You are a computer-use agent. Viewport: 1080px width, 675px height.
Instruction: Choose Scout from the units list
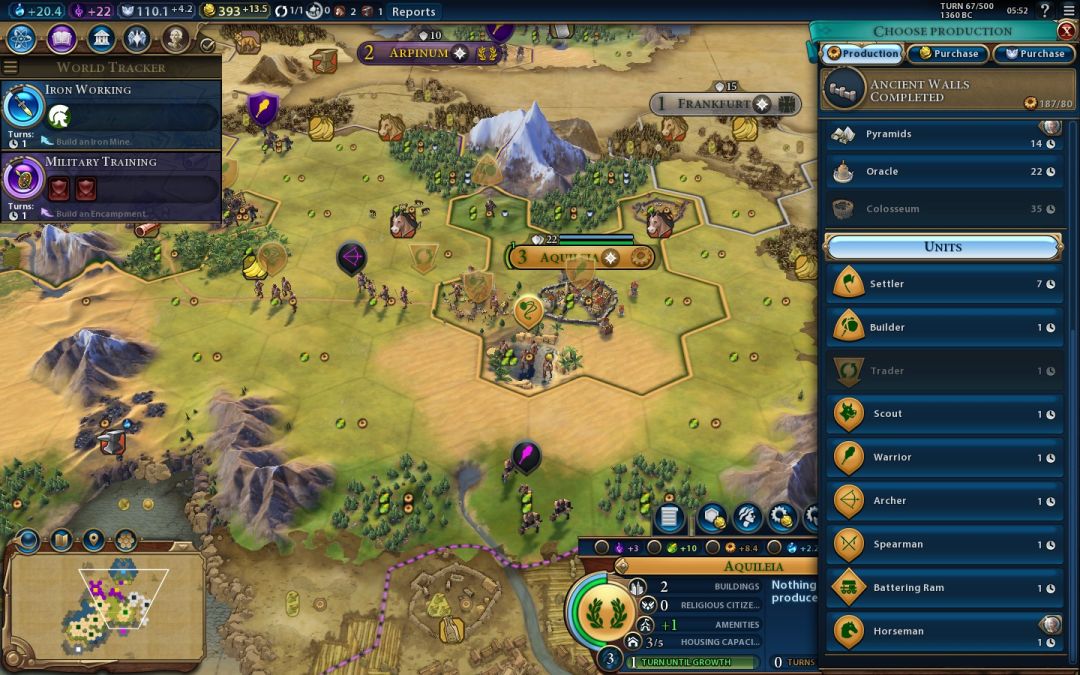943,414
